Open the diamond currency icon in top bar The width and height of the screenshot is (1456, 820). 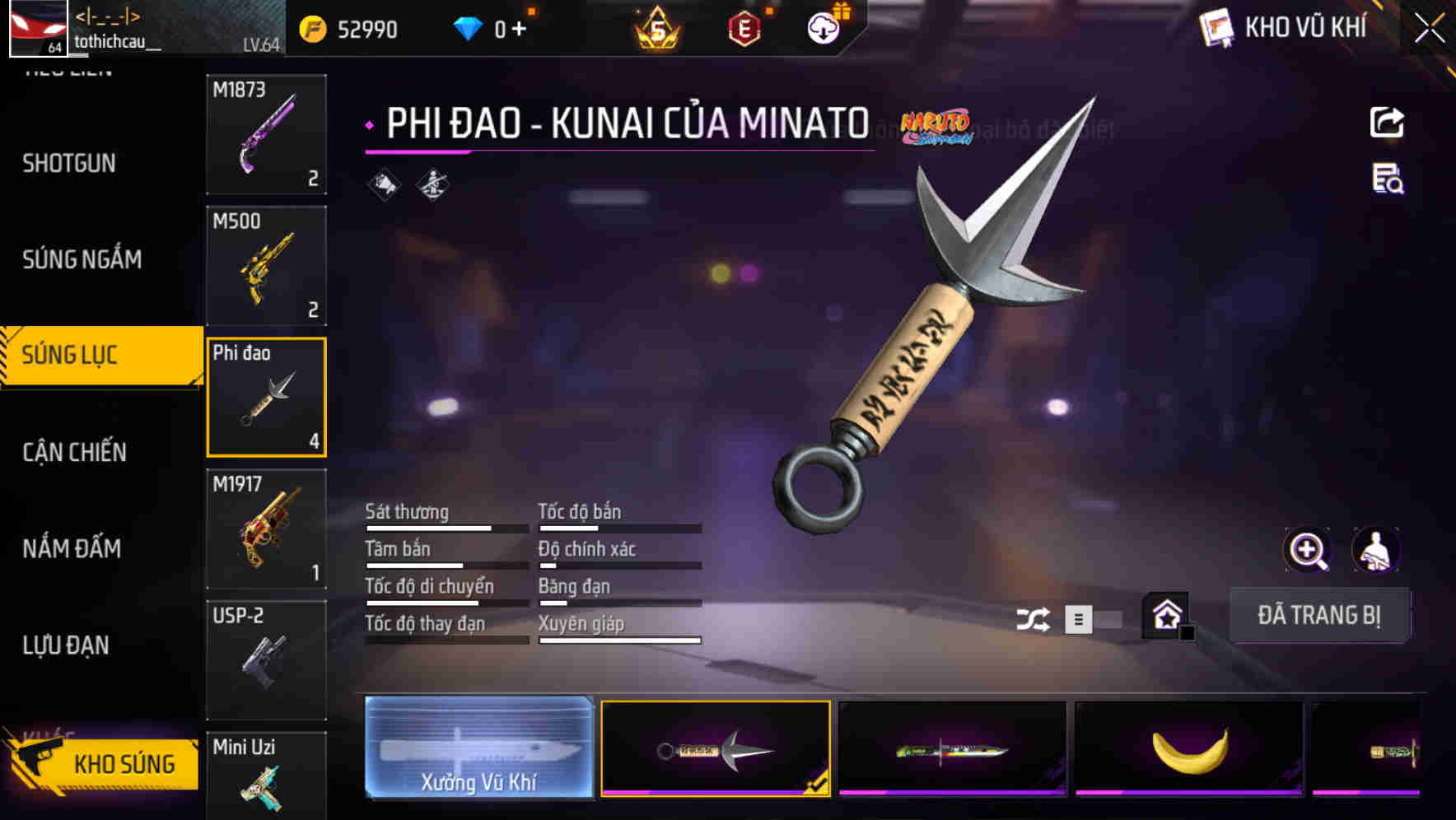[466, 26]
